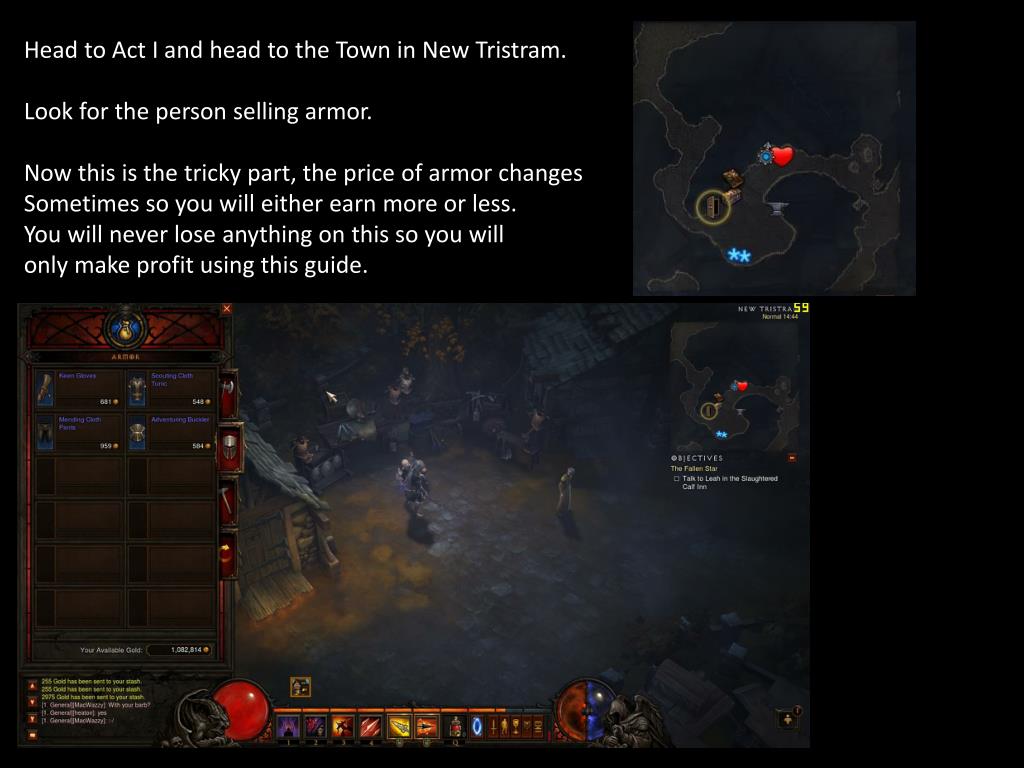Open the bottom red vendor tab

pos(229,553)
